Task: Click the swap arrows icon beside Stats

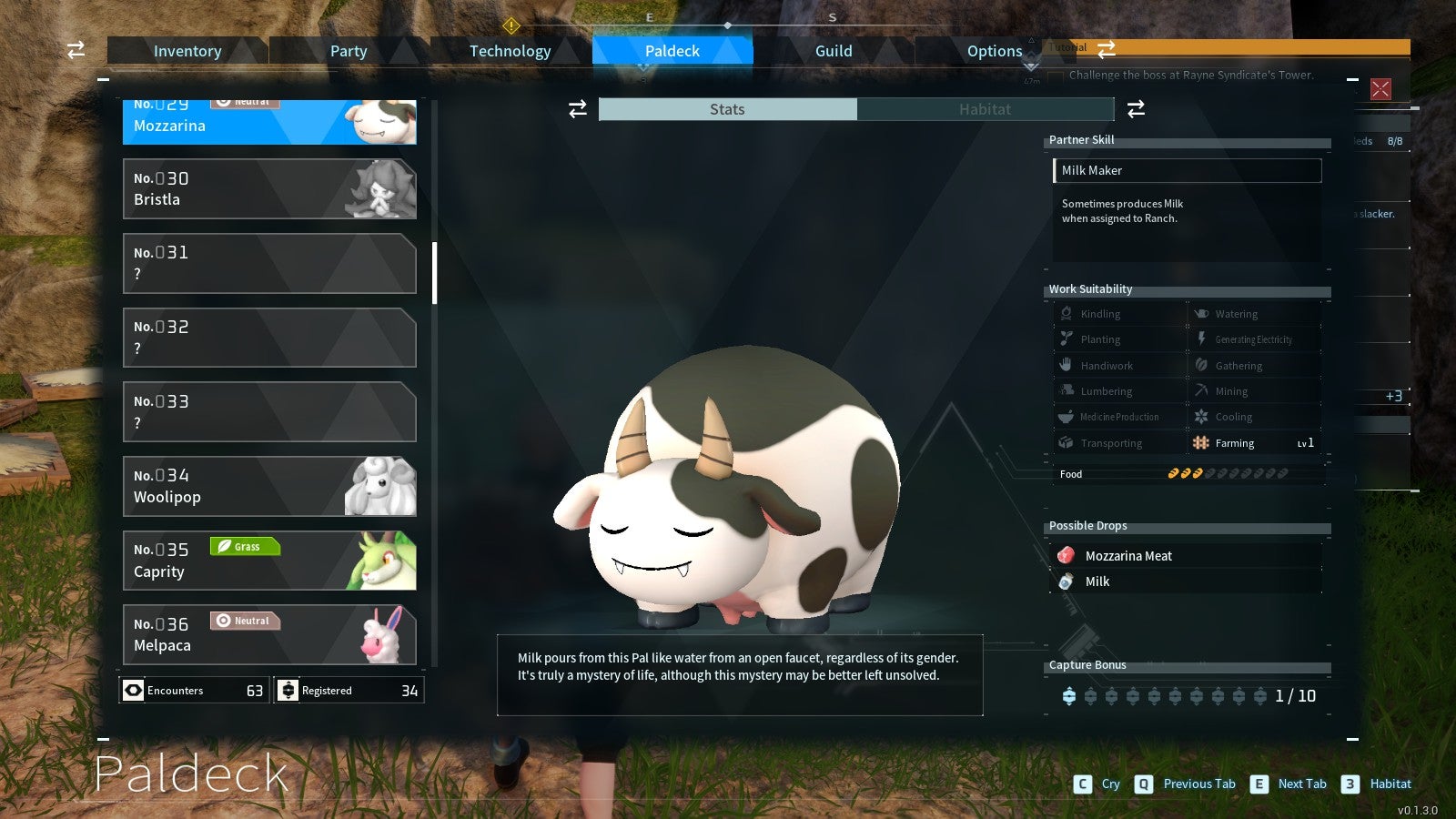Action: pyautogui.click(x=577, y=109)
